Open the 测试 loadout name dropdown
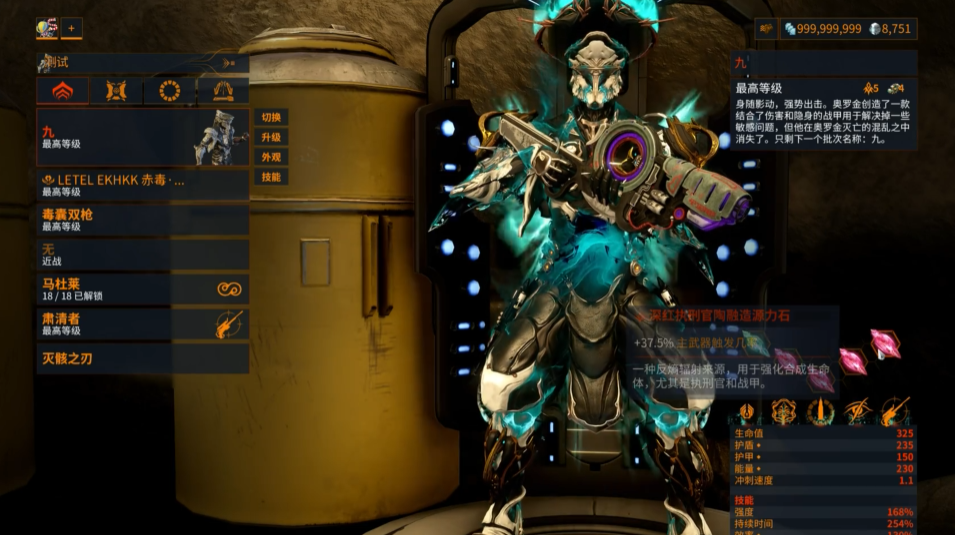 pyautogui.click(x=142, y=63)
